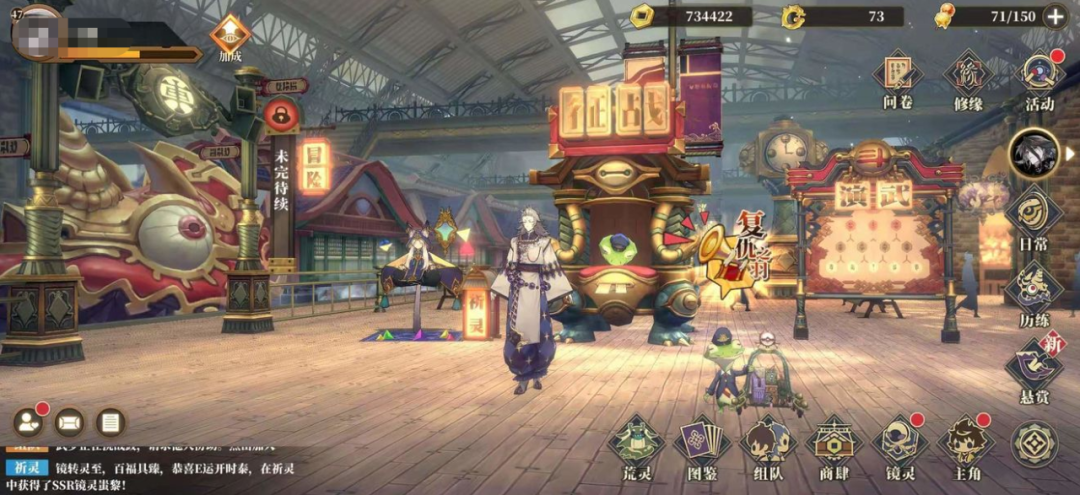Open the notes document icon

click(x=110, y=423)
